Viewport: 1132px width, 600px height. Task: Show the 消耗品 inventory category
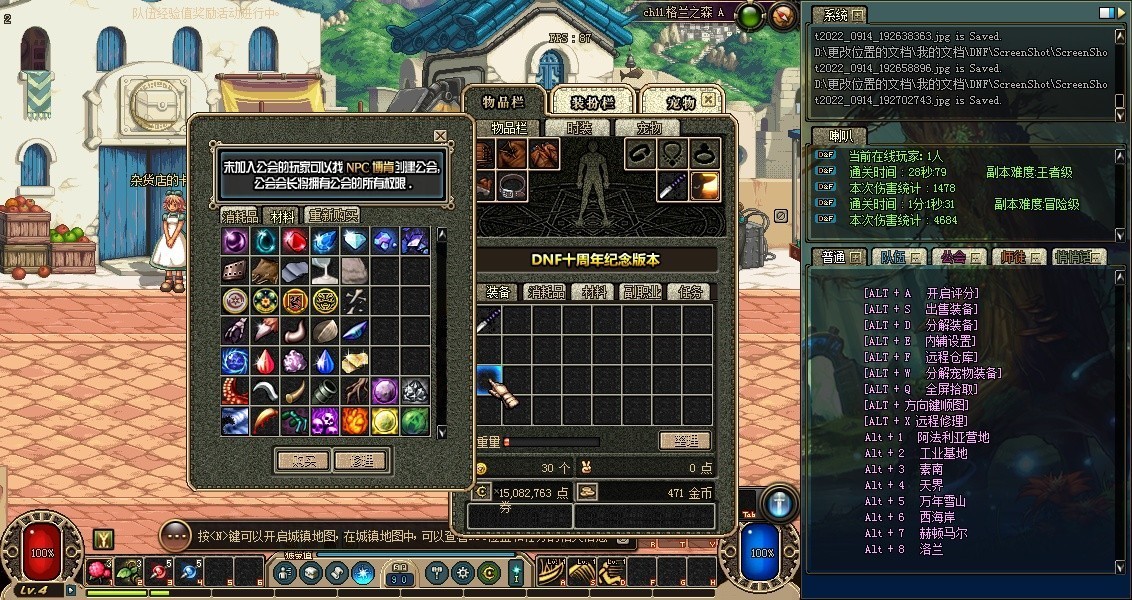(547, 292)
